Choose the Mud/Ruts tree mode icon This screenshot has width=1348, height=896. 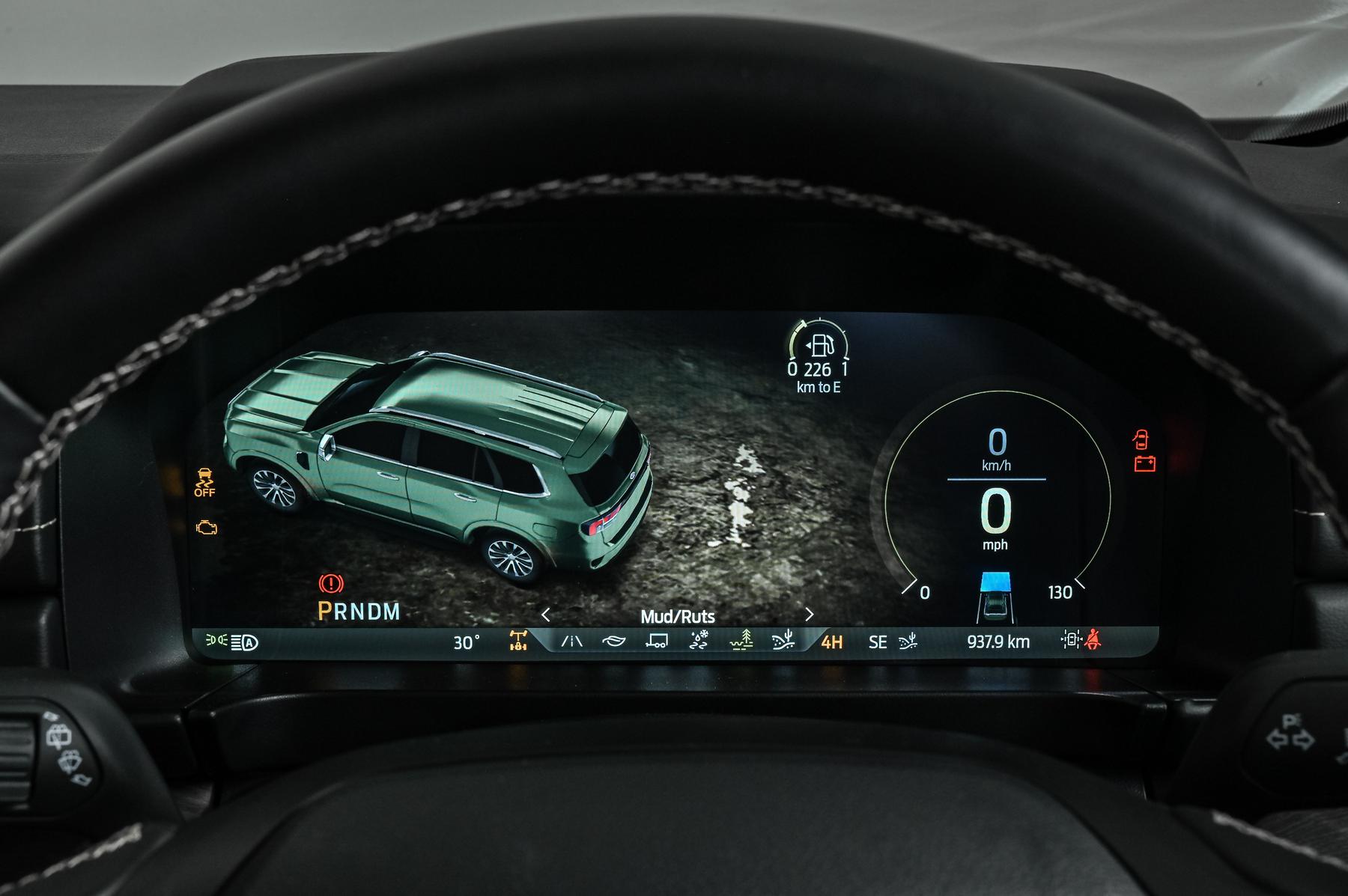click(x=741, y=641)
